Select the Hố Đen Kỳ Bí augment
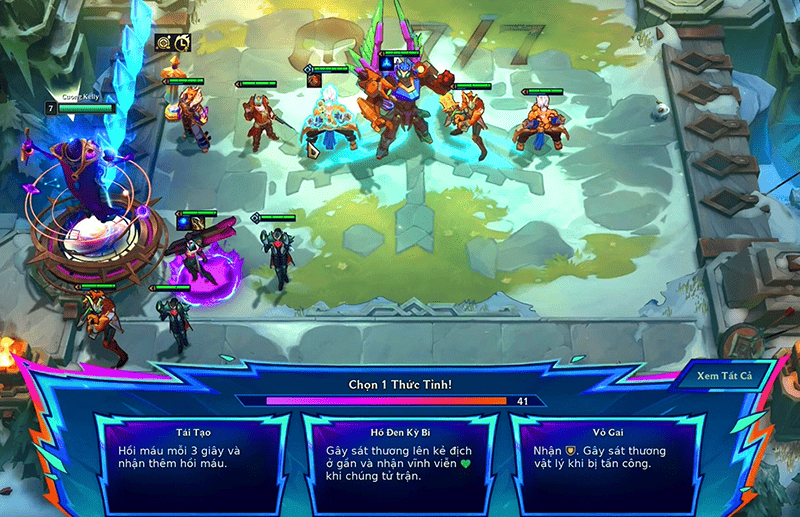 [400, 460]
